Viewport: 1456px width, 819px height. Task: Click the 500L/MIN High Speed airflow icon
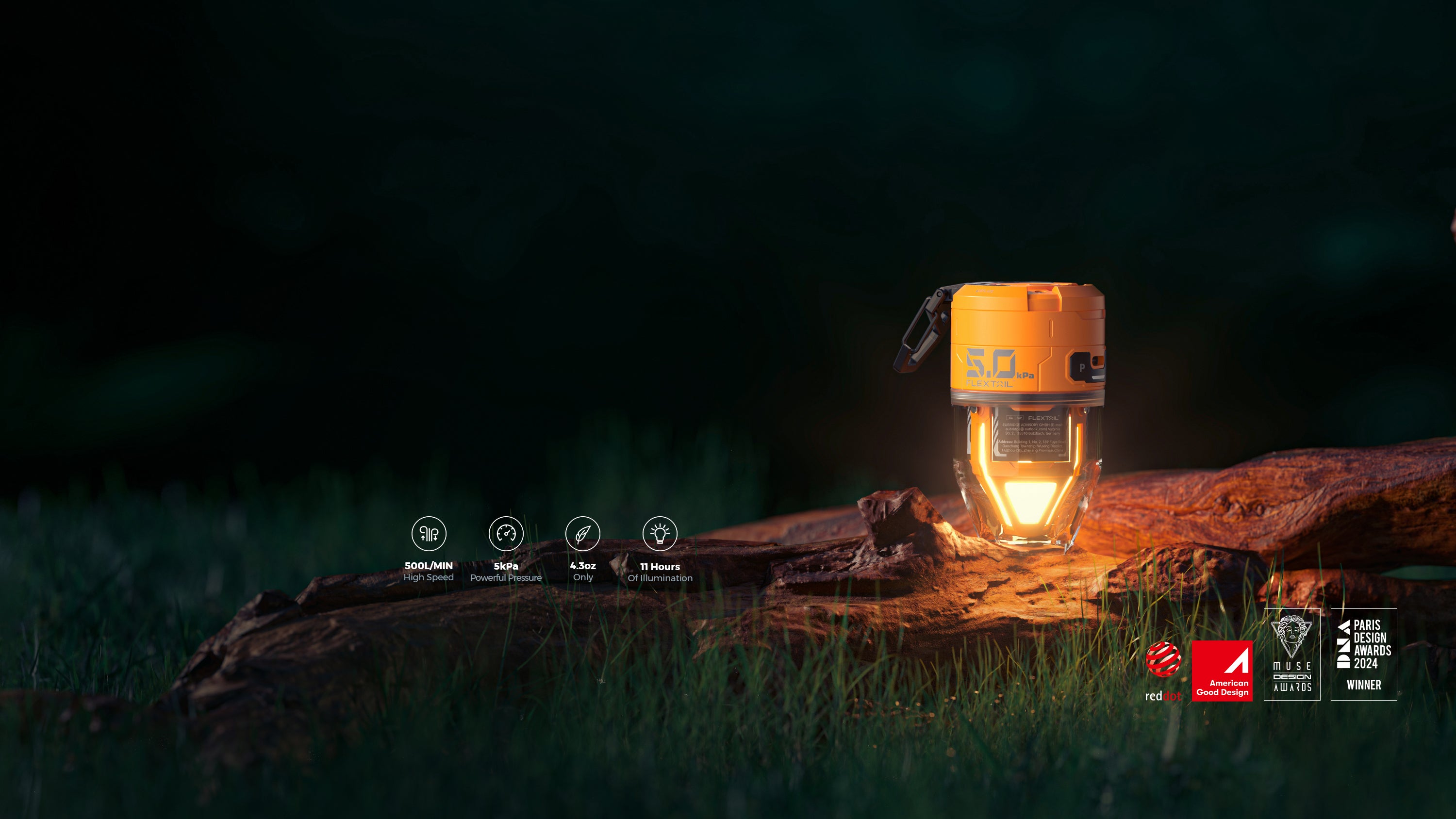(429, 533)
